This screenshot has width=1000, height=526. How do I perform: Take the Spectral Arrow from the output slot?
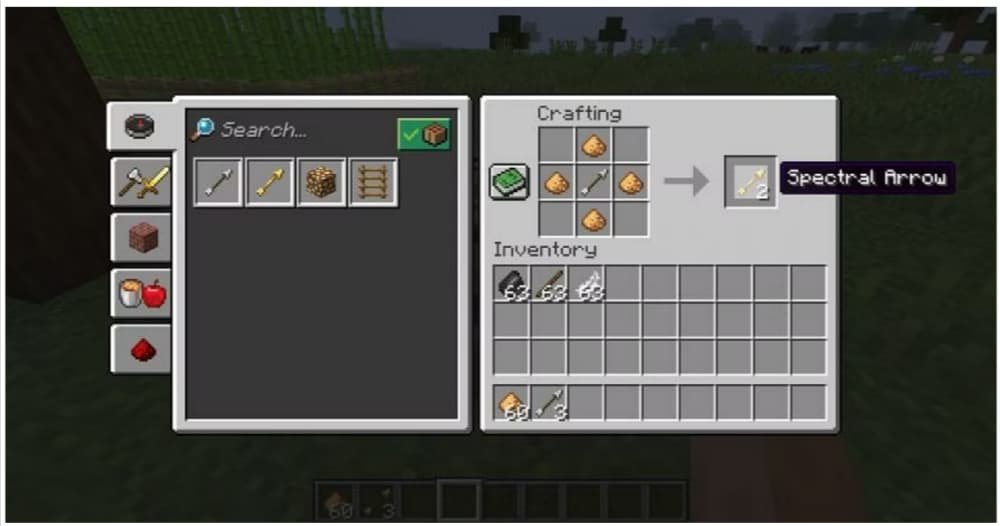coord(750,182)
